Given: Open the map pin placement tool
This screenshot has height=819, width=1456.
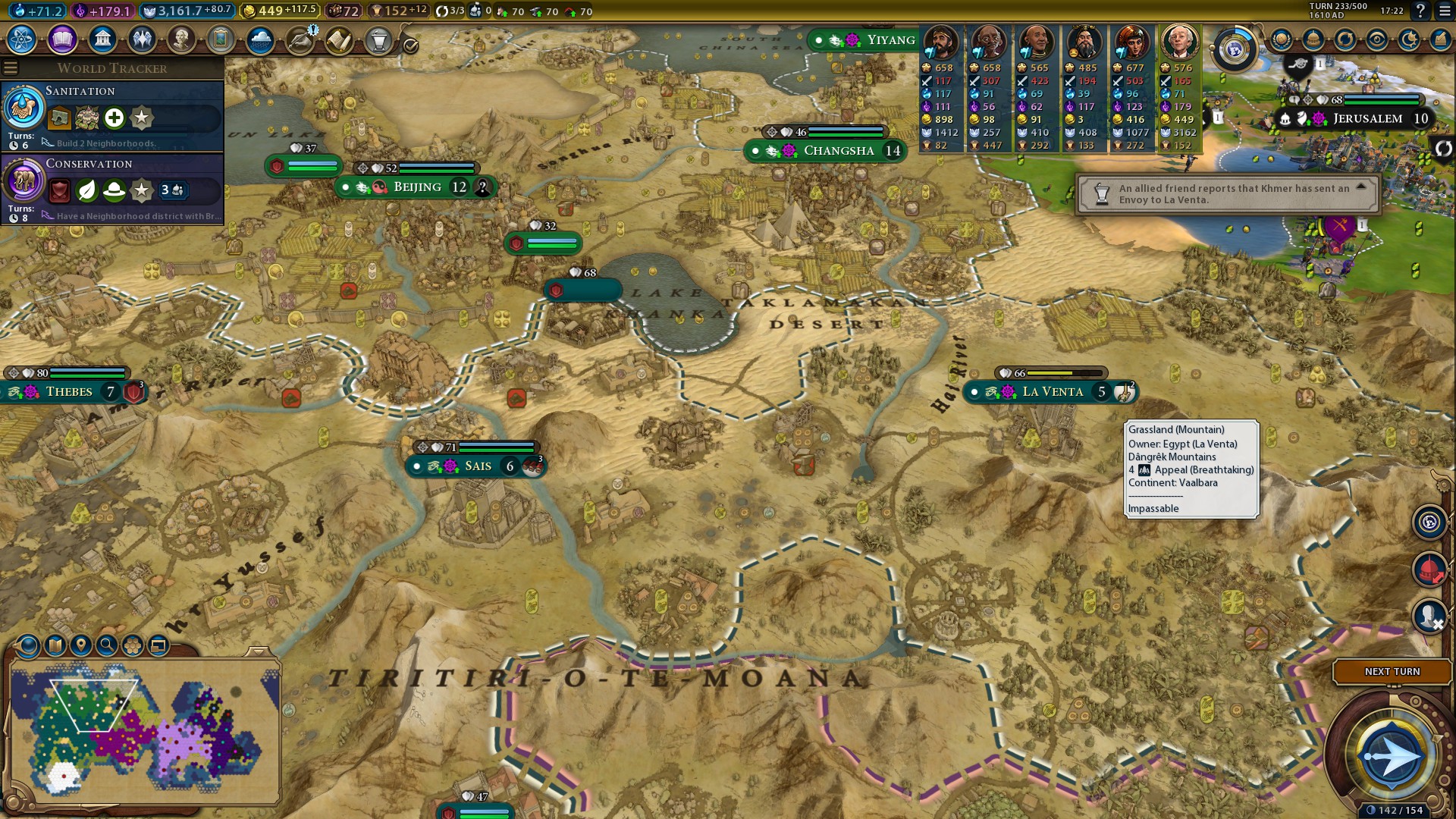Looking at the screenshot, I should coord(80,645).
